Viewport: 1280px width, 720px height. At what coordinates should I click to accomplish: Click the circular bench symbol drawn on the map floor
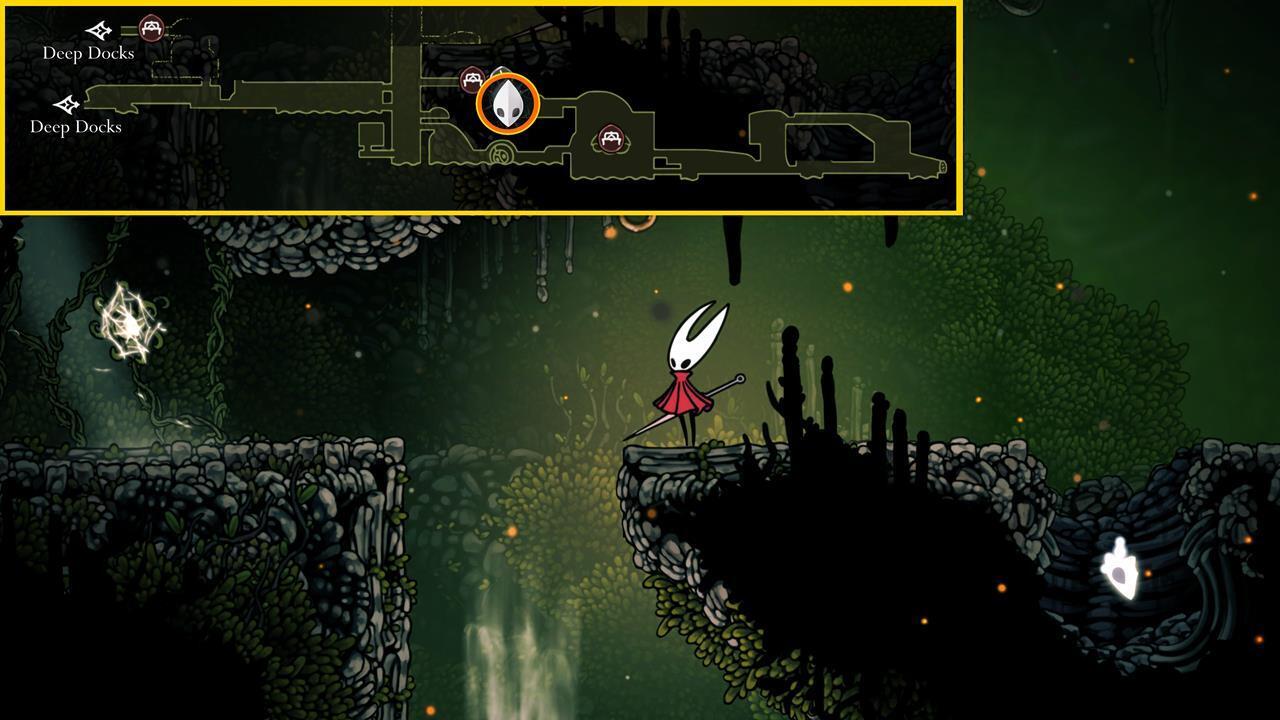[x=500, y=152]
